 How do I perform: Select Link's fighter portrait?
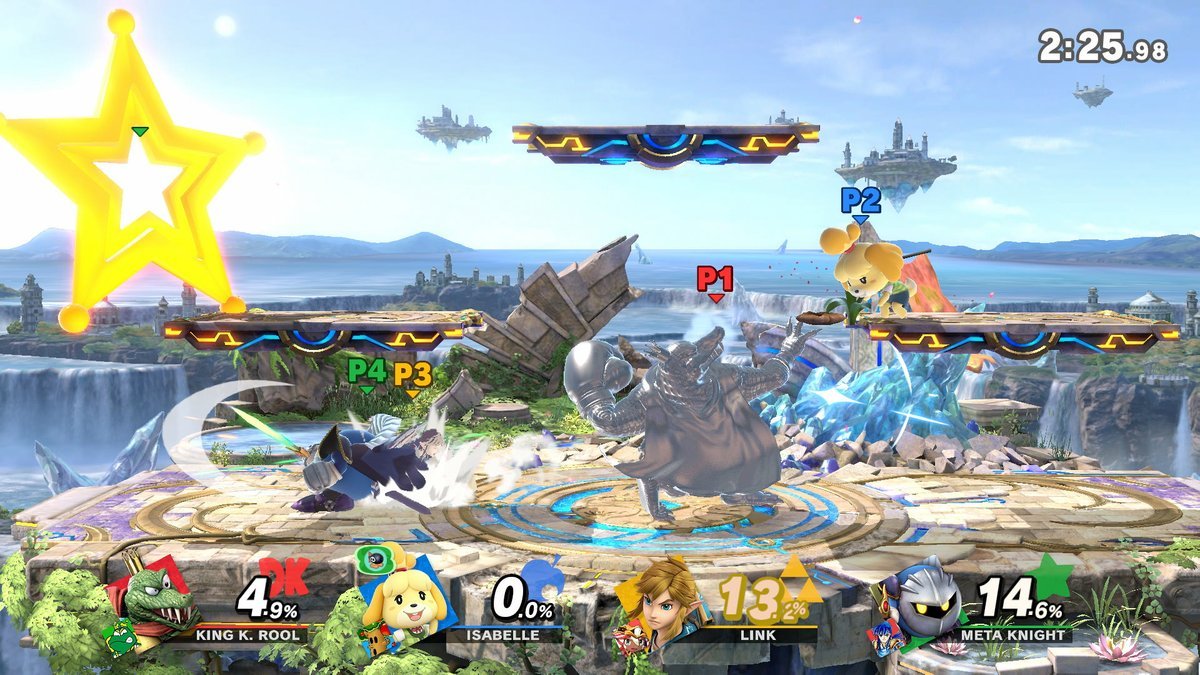coord(661,598)
